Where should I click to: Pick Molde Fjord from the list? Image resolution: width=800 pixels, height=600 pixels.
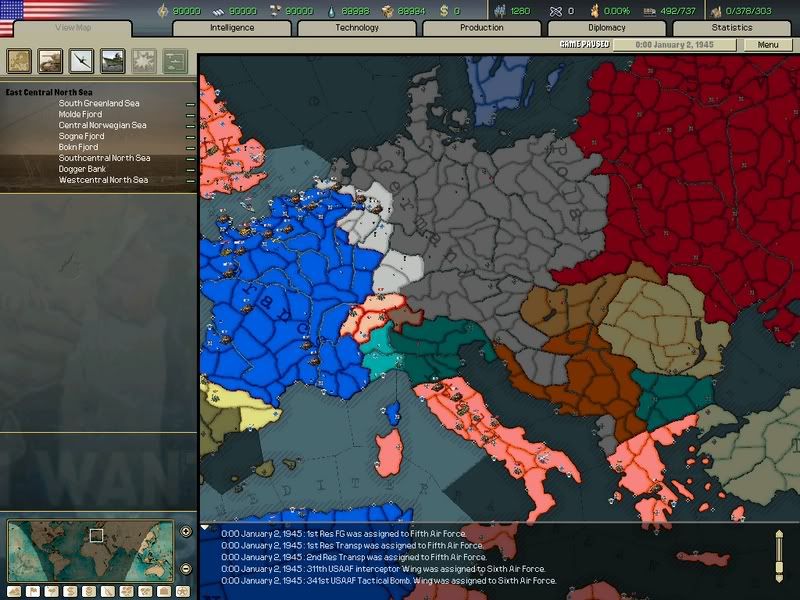pos(80,114)
